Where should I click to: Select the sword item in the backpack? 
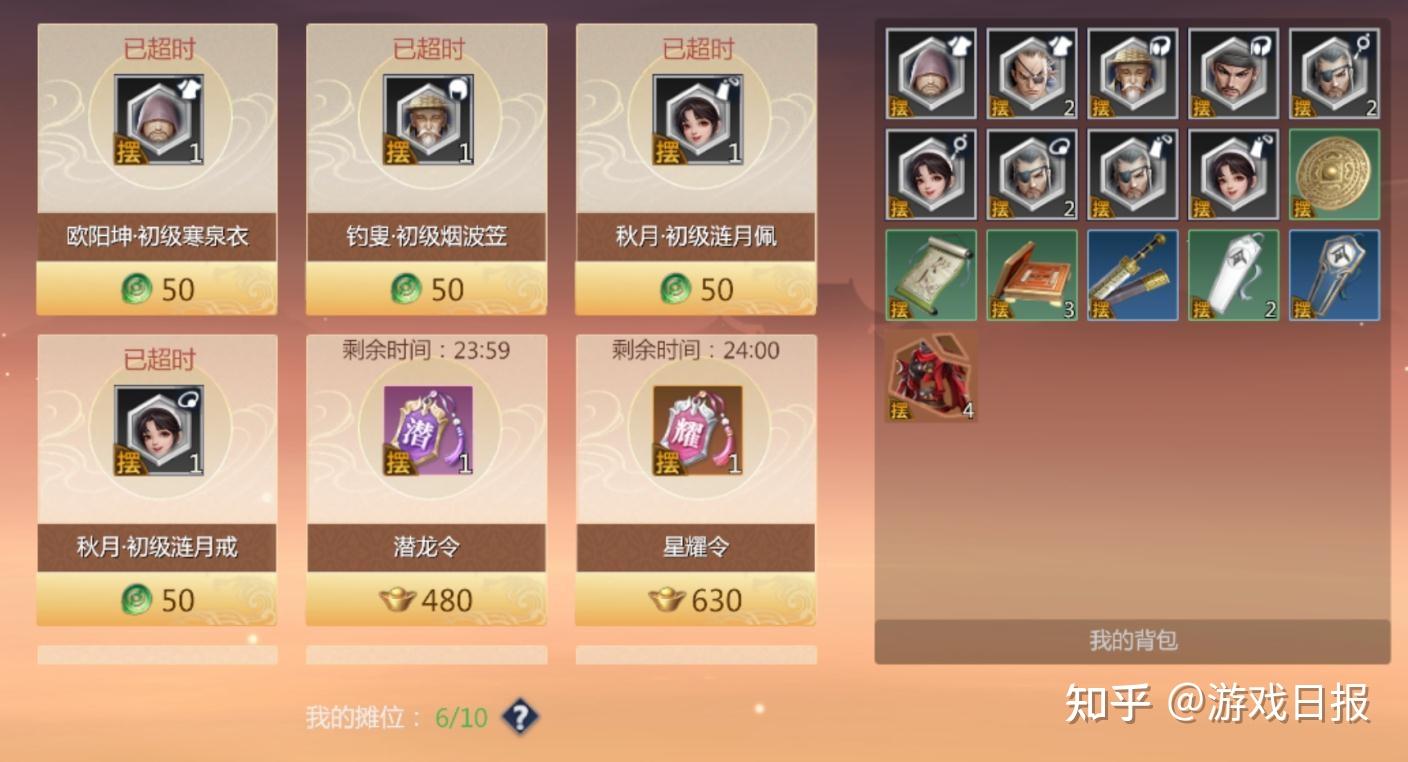tap(1133, 275)
